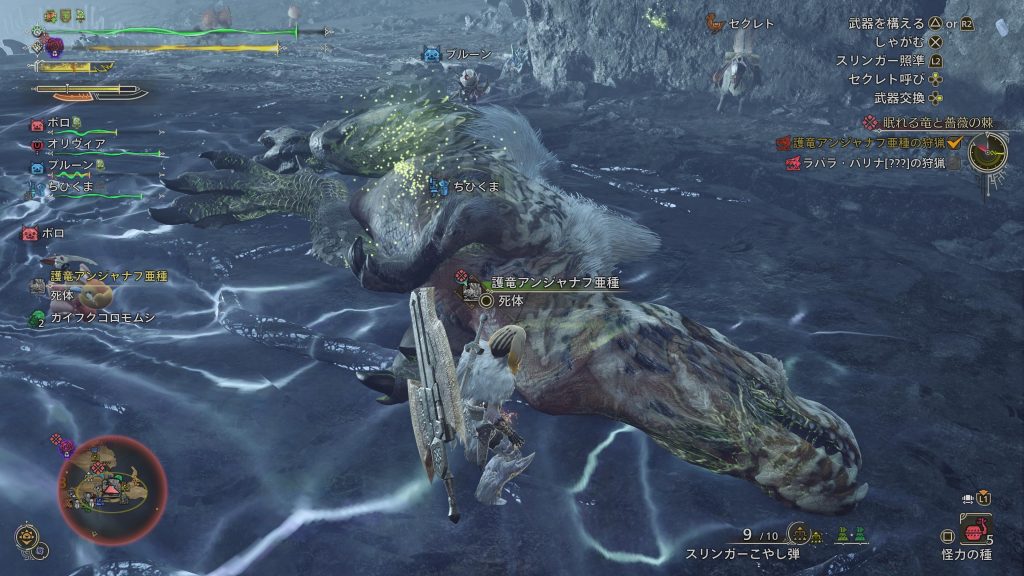Choose ガイフクコロモムシ in the target list

[x=103, y=317]
